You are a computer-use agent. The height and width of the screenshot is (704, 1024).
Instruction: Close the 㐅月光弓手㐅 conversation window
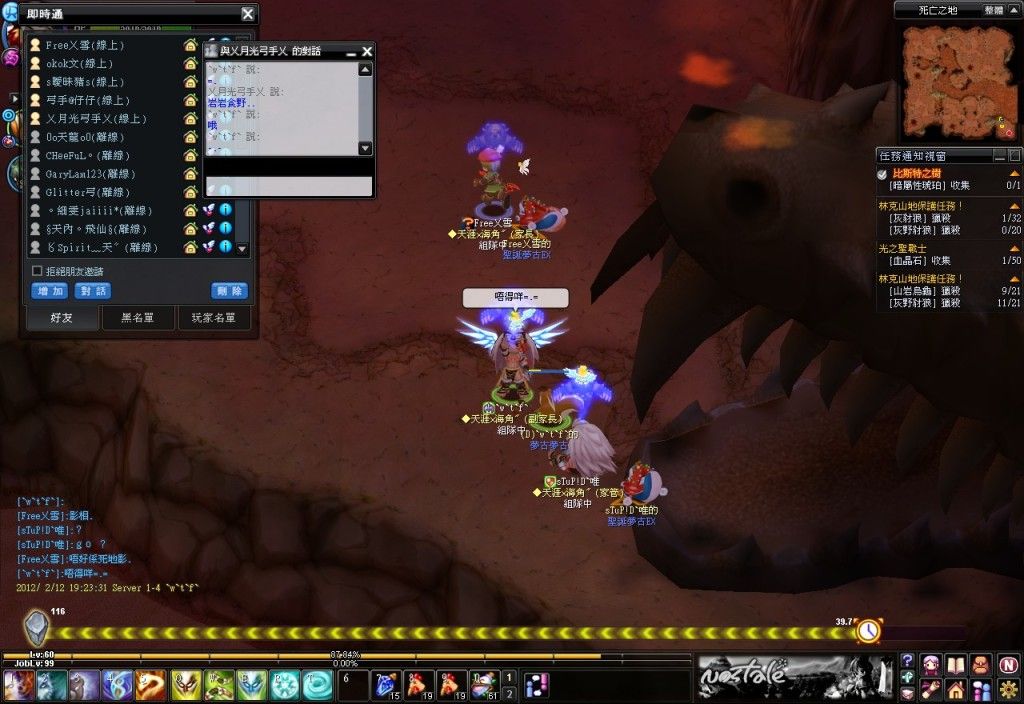click(367, 51)
